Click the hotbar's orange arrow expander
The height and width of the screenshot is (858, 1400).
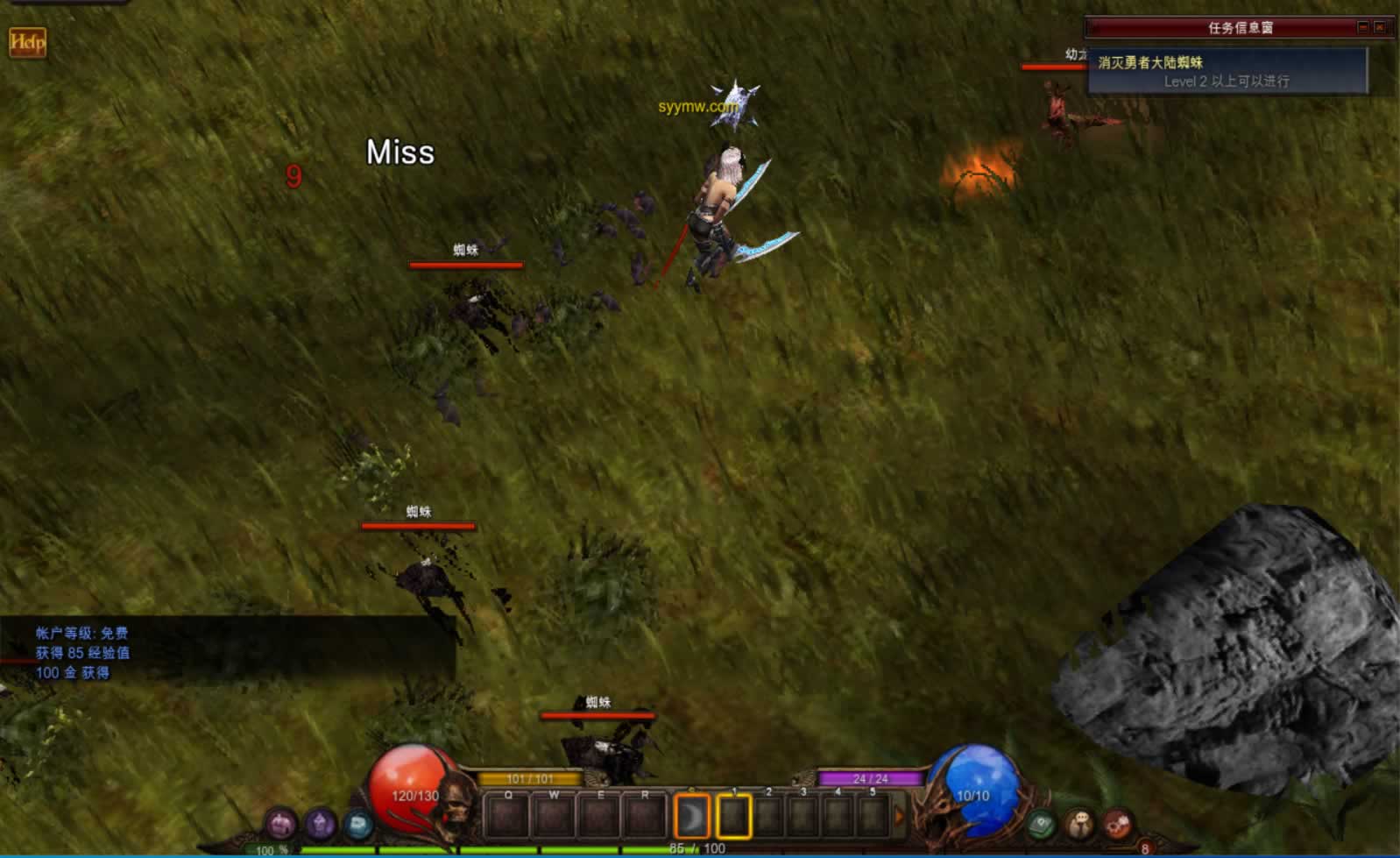[899, 817]
